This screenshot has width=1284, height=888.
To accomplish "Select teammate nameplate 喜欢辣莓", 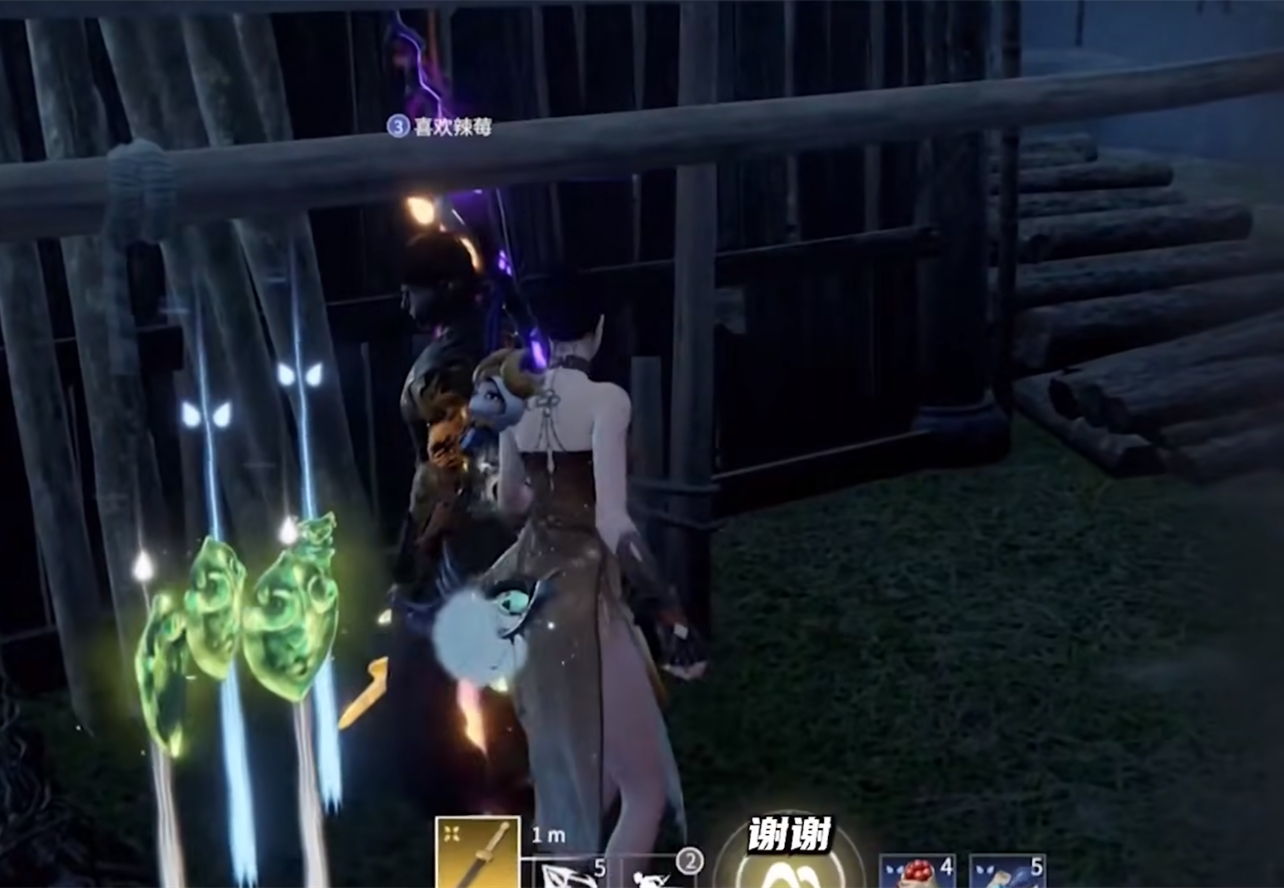I will click(440, 127).
